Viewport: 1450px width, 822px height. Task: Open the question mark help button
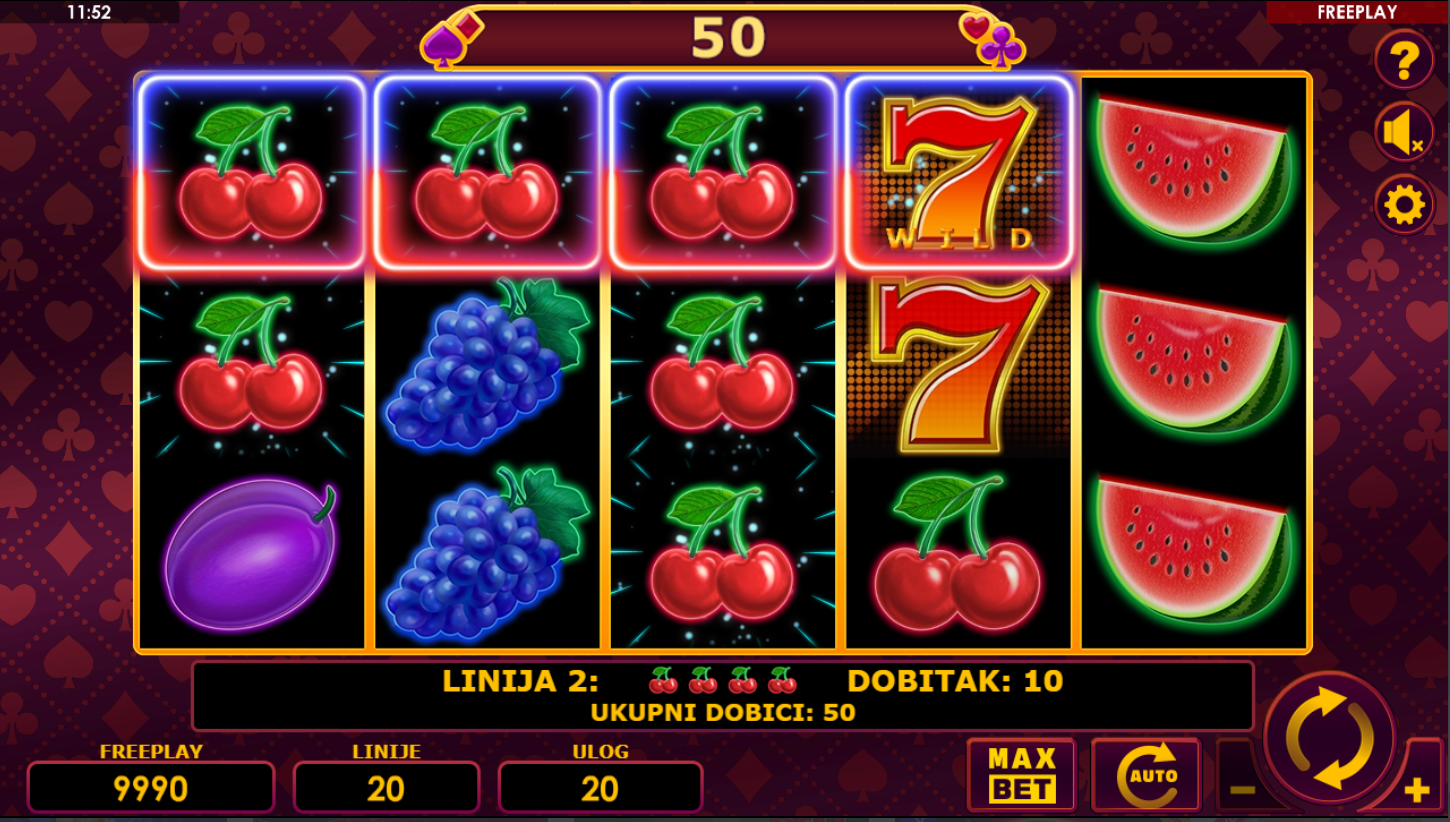tap(1404, 60)
